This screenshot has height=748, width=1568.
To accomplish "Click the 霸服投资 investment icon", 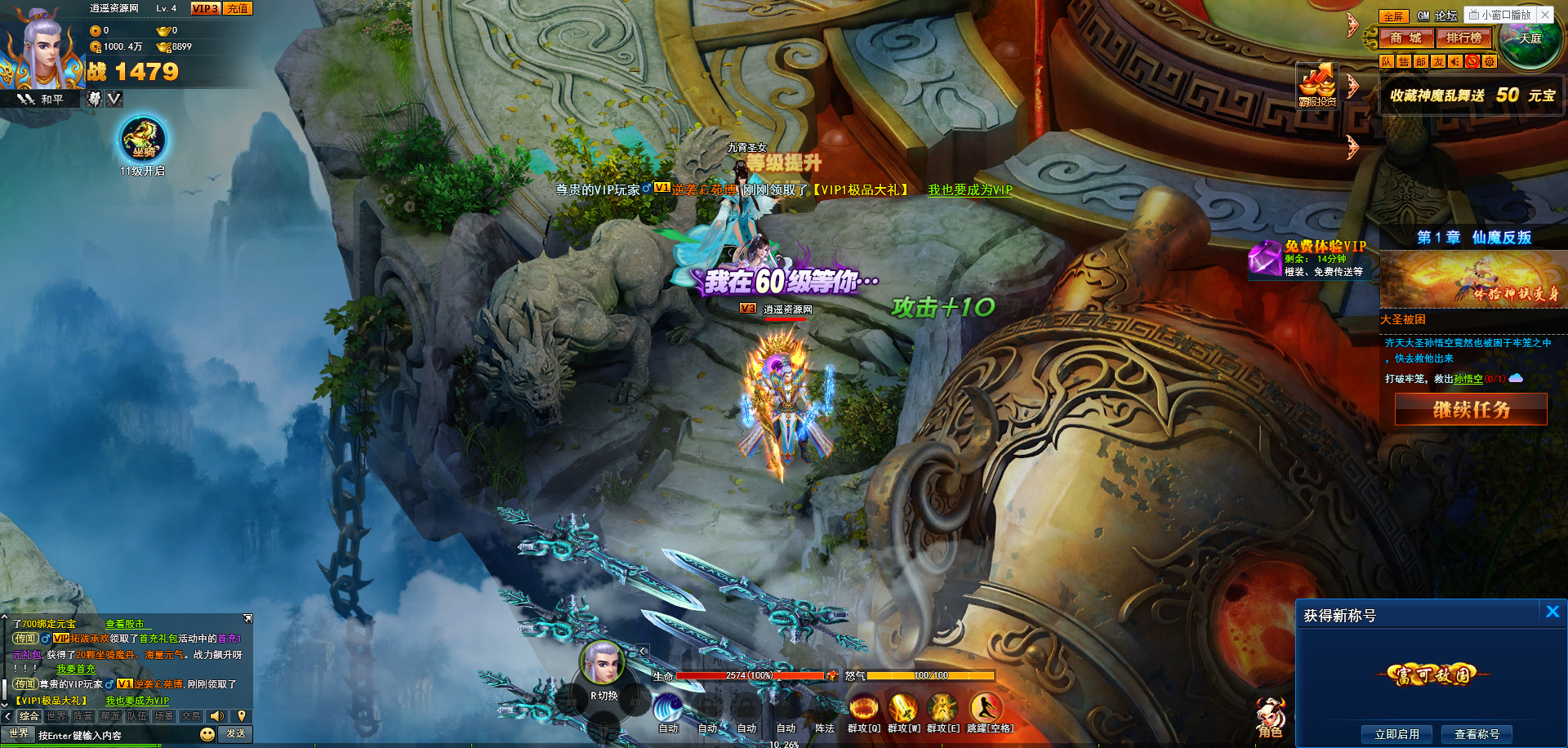I will [x=1317, y=85].
